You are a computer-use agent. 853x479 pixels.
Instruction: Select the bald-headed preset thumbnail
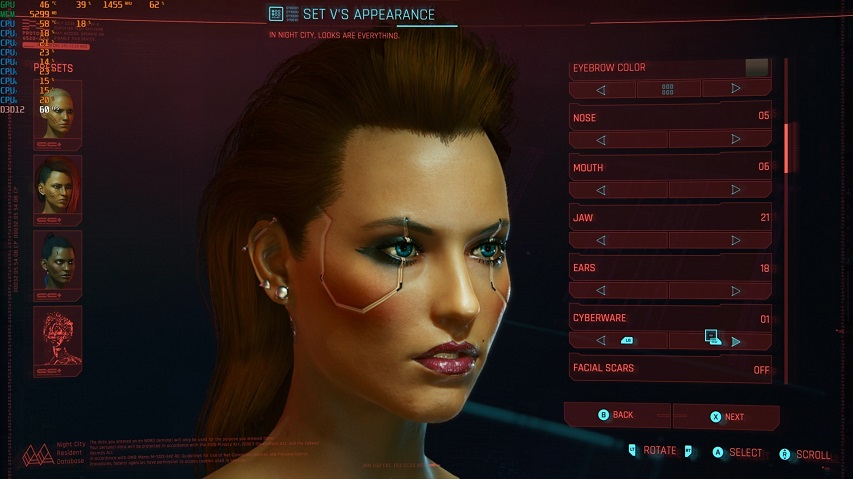tap(57, 110)
